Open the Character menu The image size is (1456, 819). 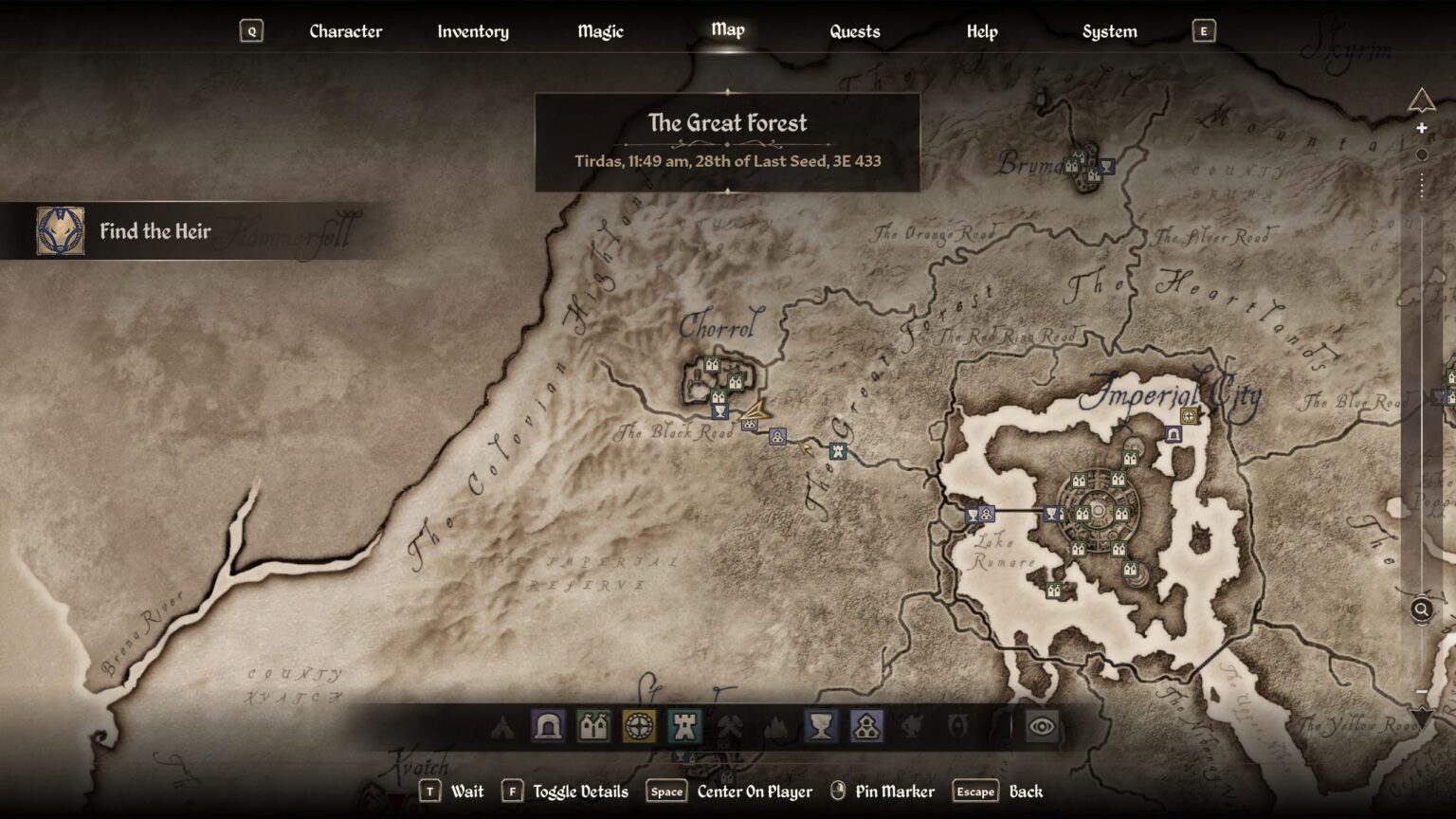pos(345,30)
